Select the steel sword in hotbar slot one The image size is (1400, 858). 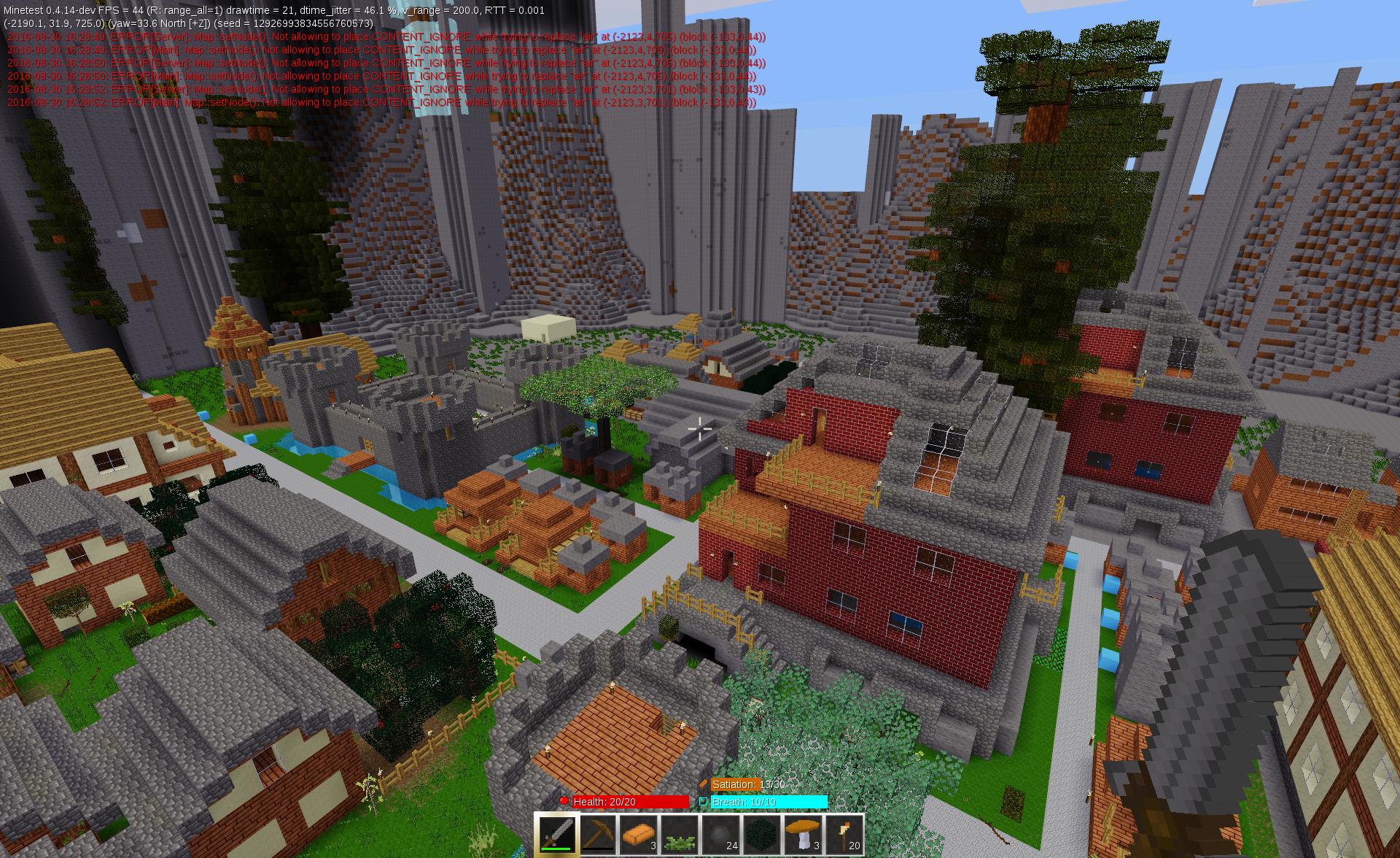(x=558, y=834)
